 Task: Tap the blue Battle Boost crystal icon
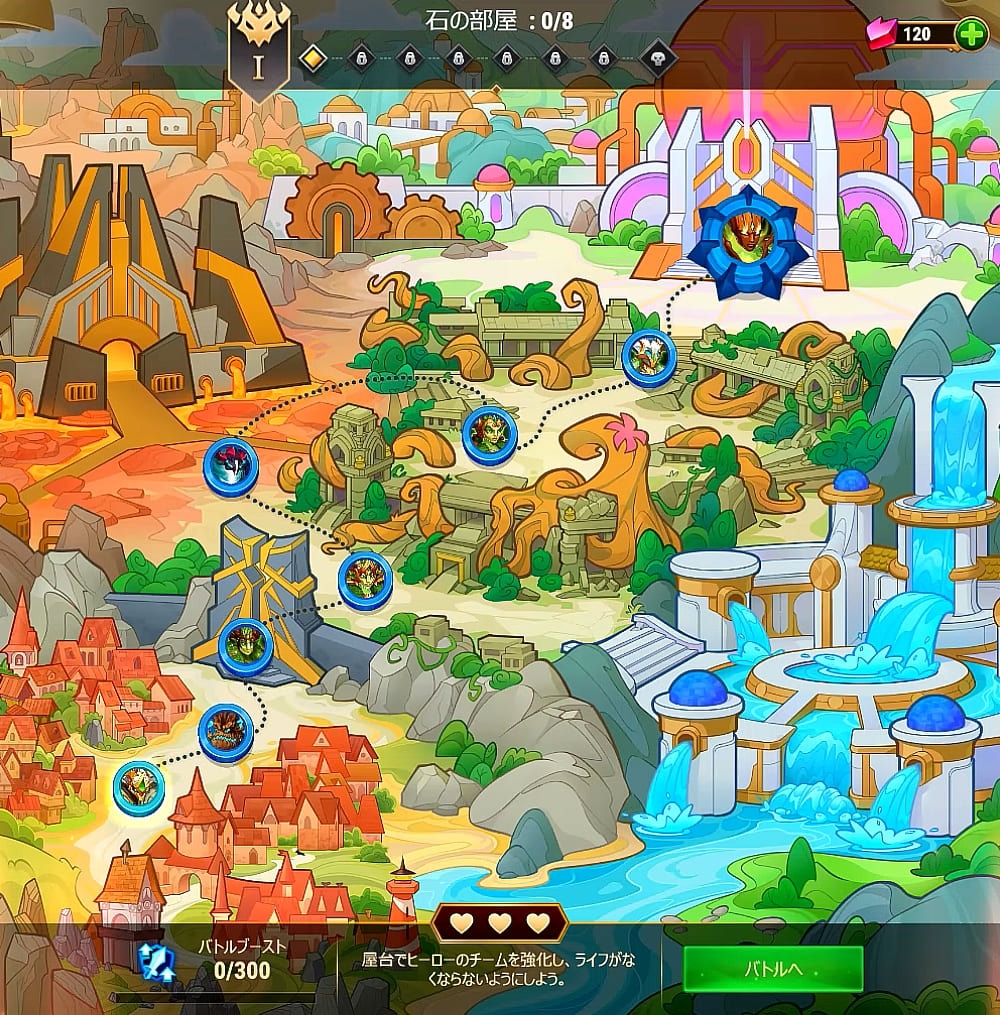157,961
